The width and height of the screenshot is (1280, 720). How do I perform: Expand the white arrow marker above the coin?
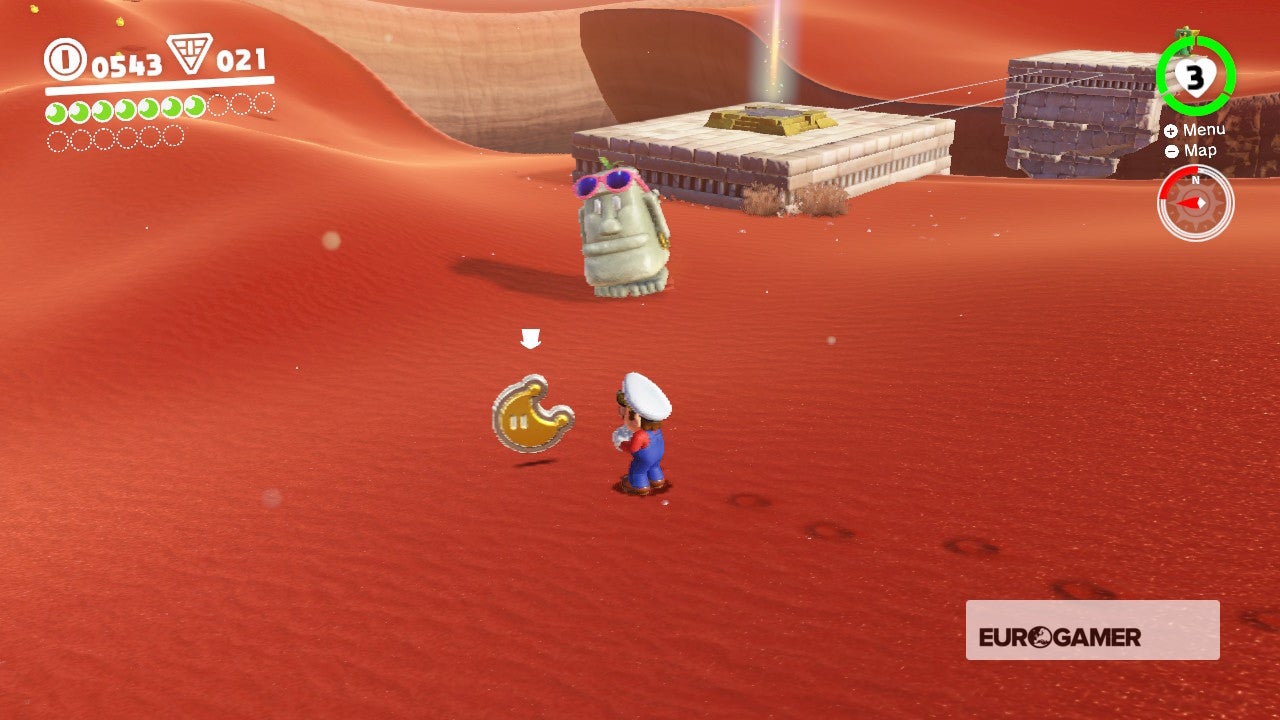point(530,338)
